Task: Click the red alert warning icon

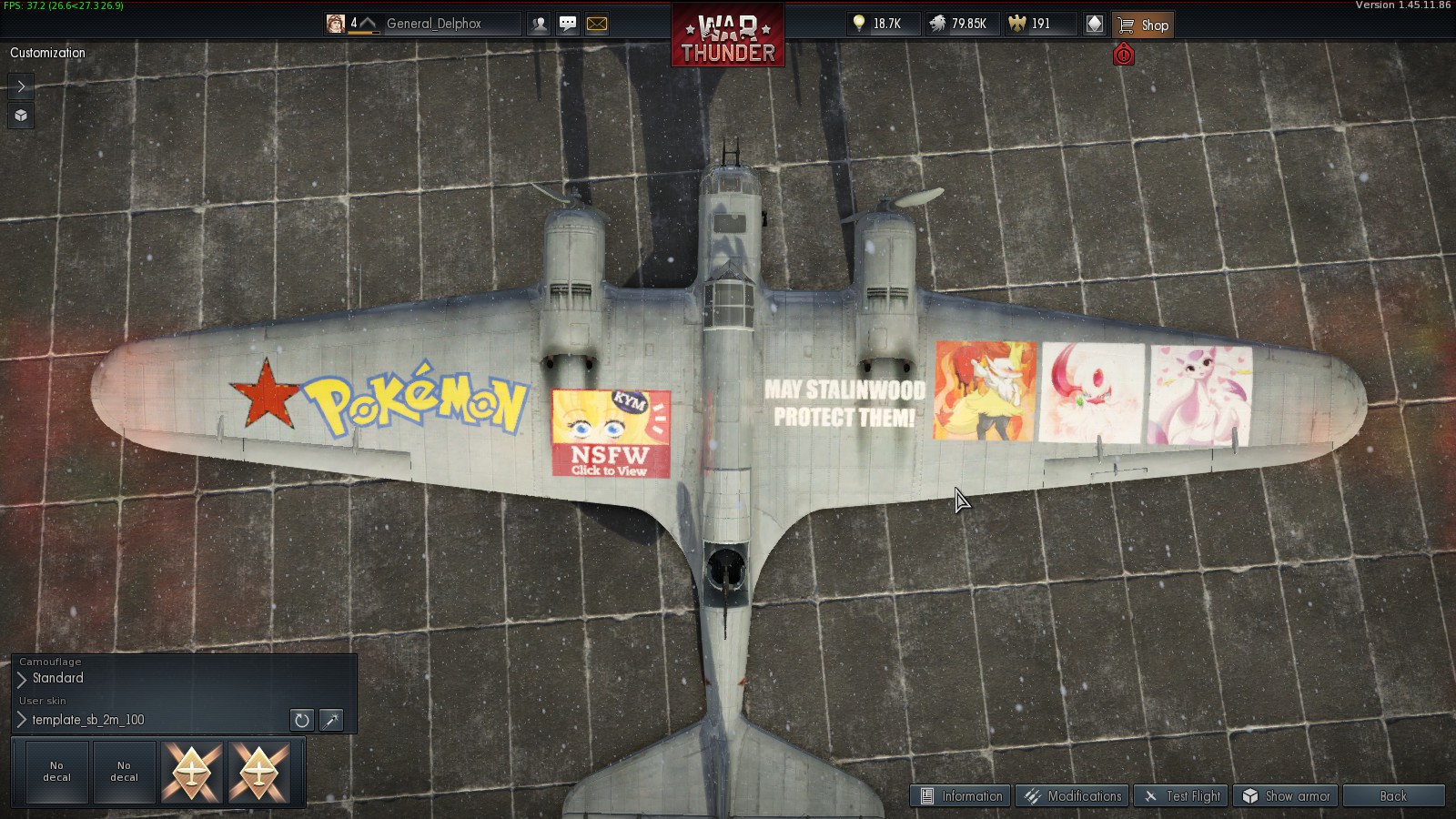Action: (x=1124, y=56)
